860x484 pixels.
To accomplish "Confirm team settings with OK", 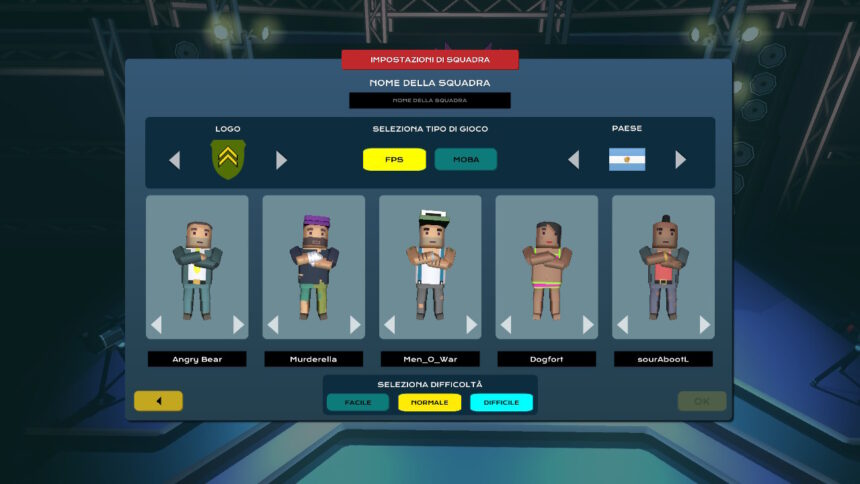I will point(702,401).
